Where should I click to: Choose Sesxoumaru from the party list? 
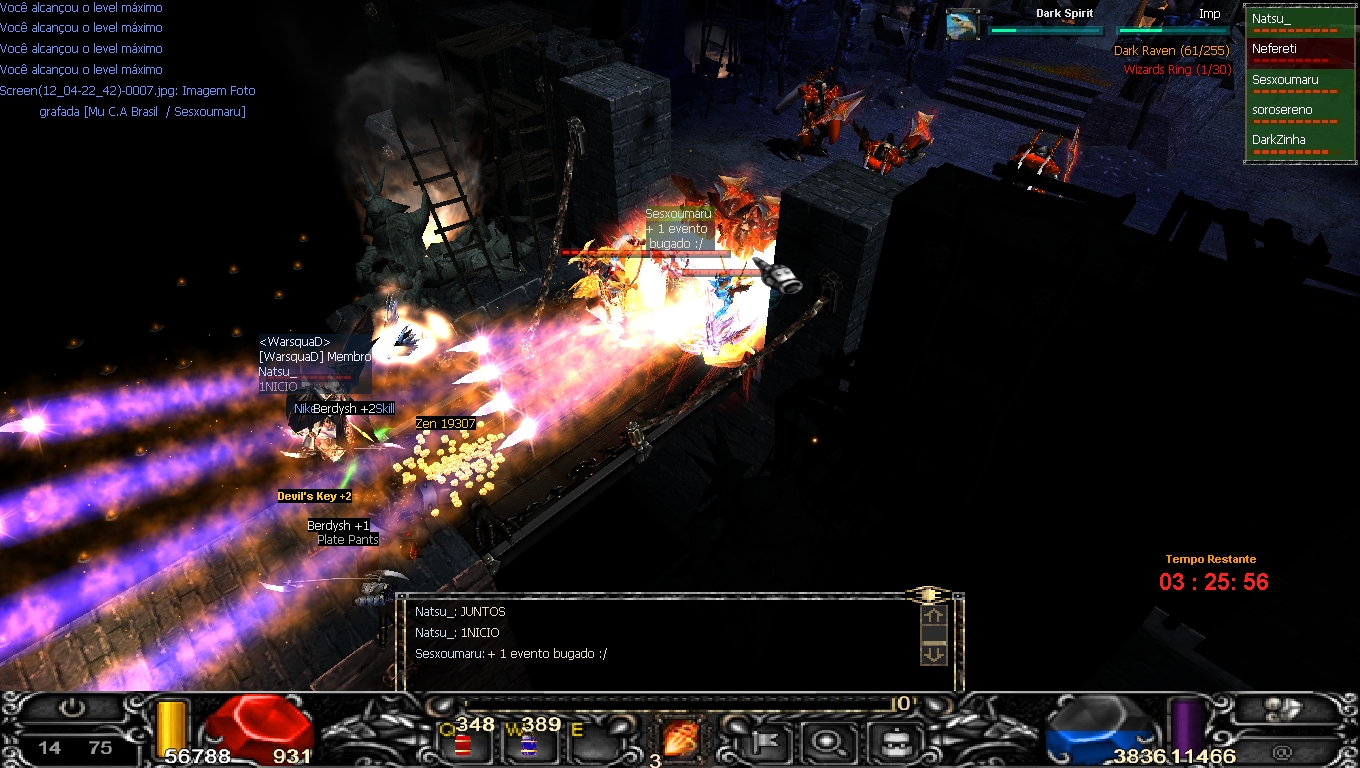[1299, 81]
